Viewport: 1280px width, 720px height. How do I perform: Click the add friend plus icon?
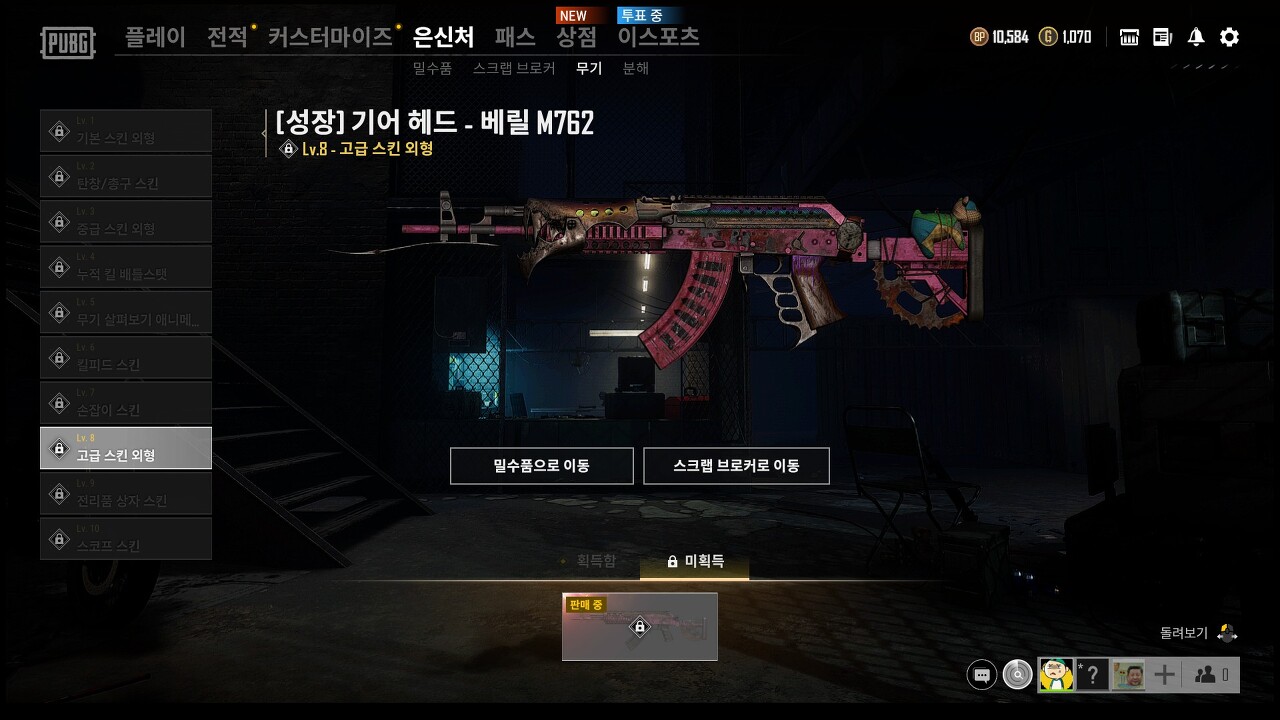(x=1163, y=674)
